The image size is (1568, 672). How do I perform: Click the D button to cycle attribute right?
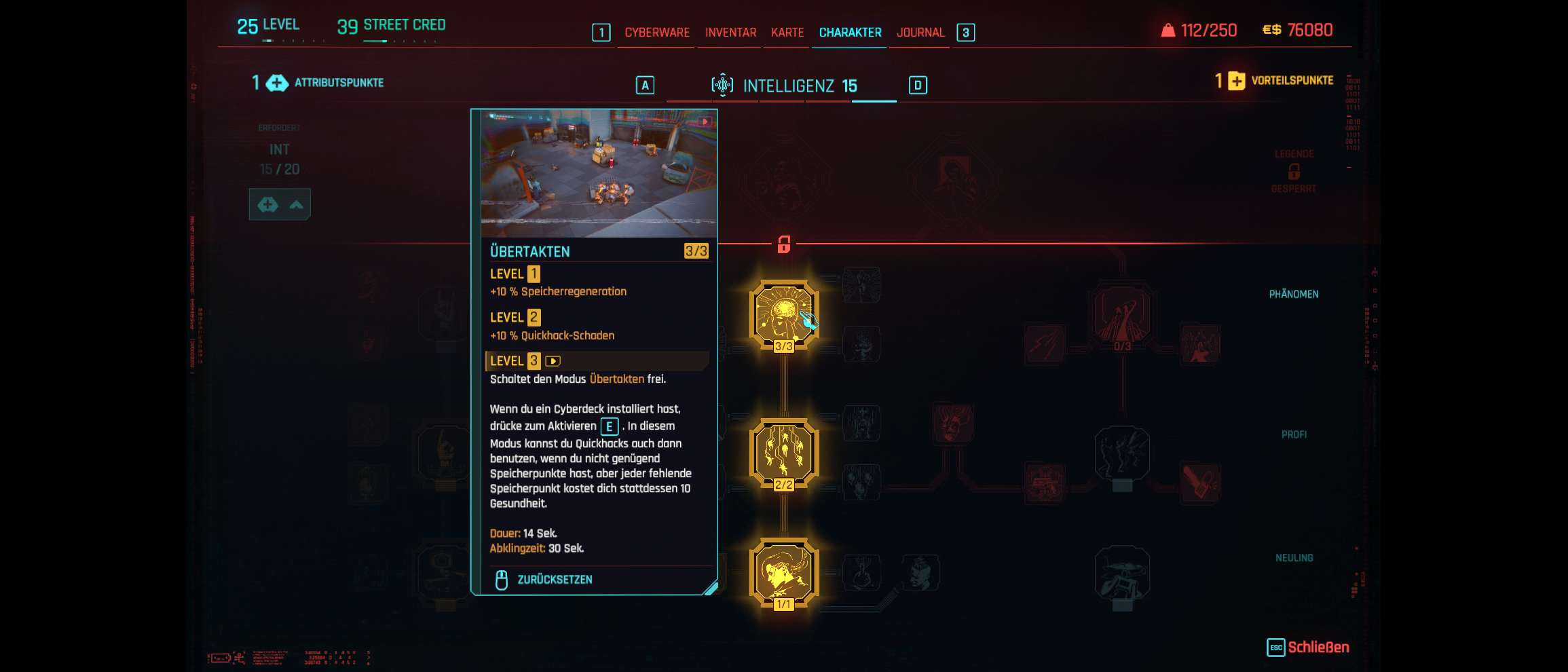point(919,85)
